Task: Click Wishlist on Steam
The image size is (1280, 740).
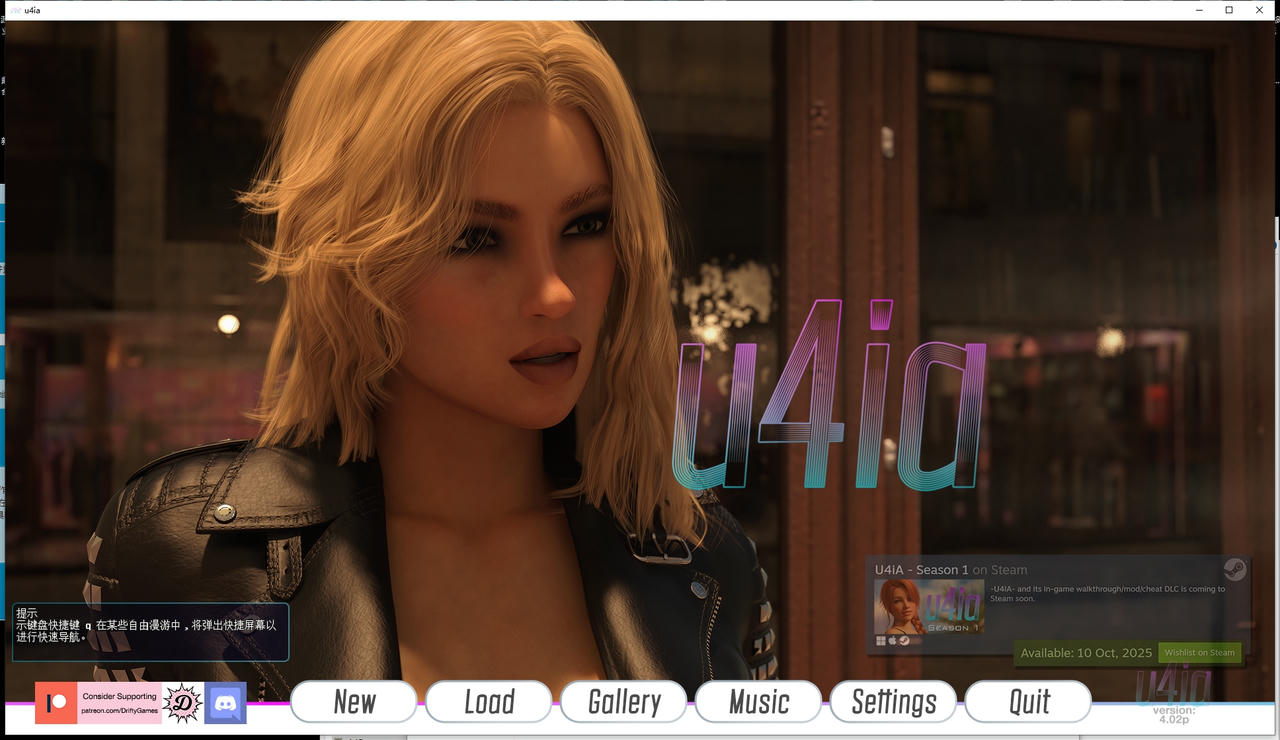Action: (1199, 652)
